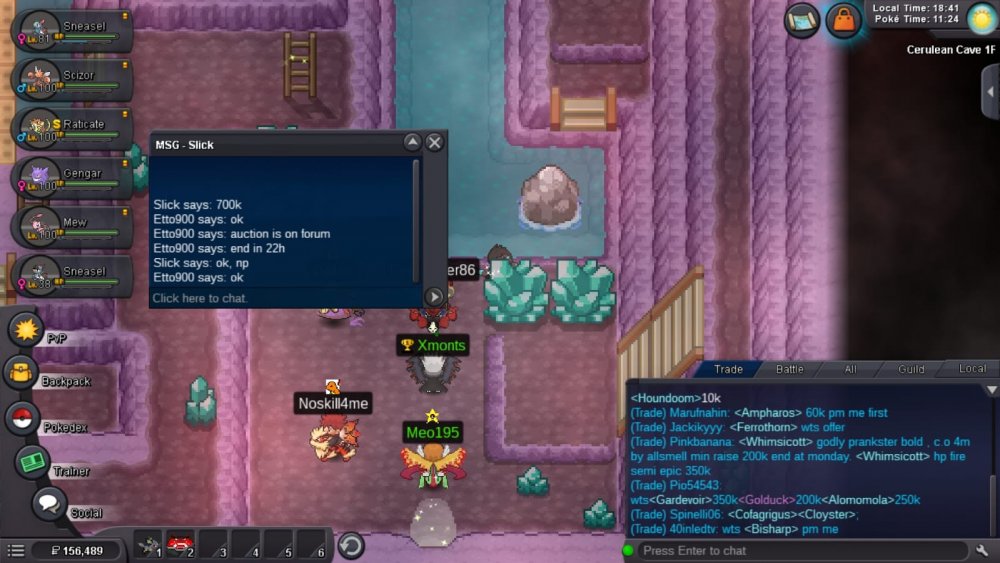Open the Social menu
The image size is (1000, 563).
click(48, 504)
